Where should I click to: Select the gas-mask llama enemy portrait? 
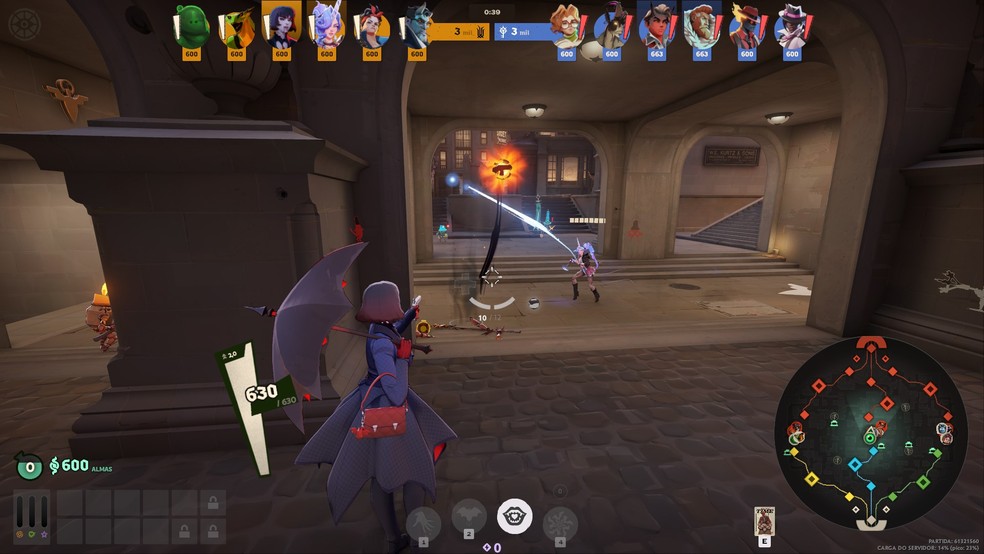tap(611, 25)
